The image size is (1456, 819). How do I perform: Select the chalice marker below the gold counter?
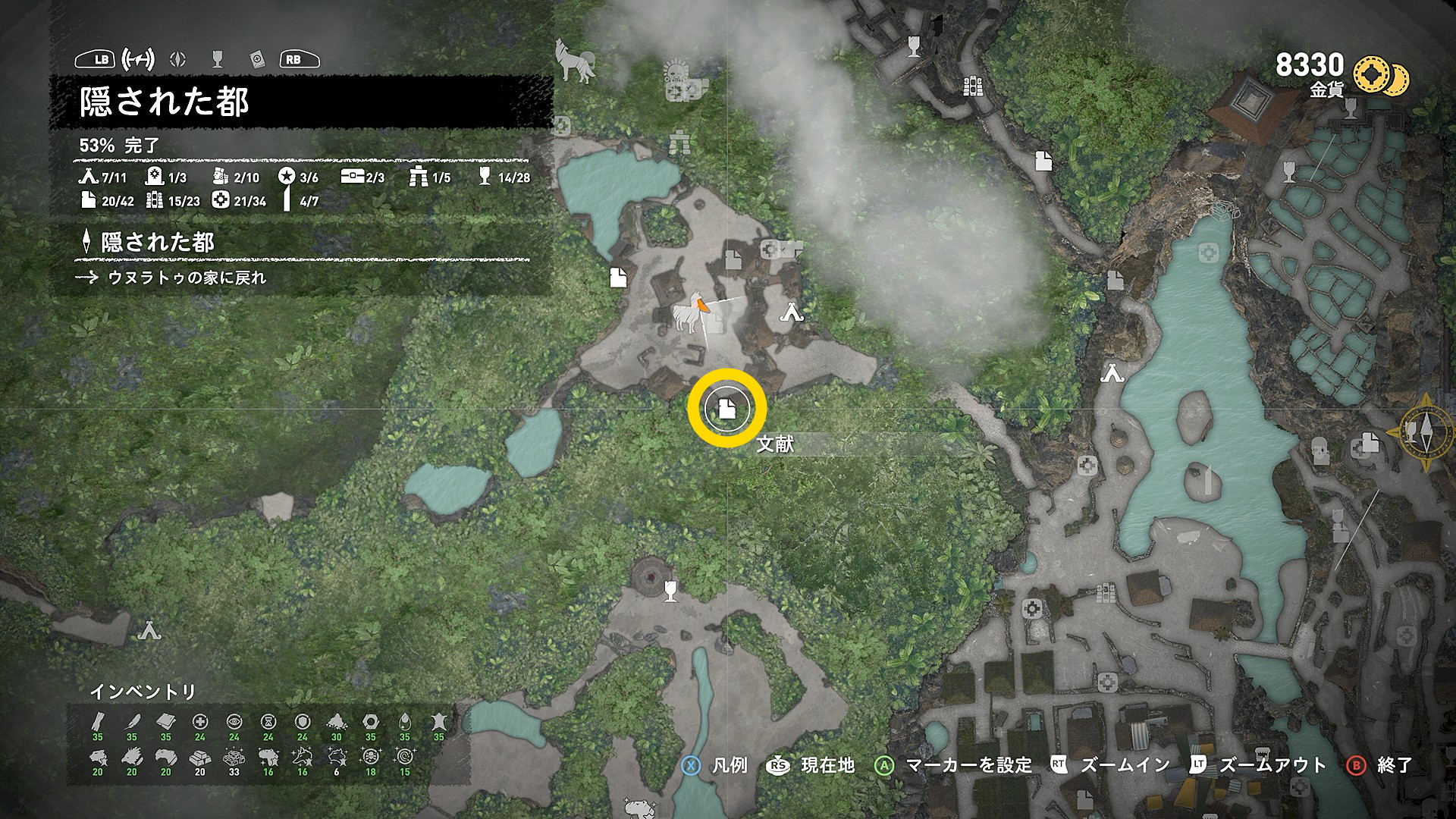1351,110
